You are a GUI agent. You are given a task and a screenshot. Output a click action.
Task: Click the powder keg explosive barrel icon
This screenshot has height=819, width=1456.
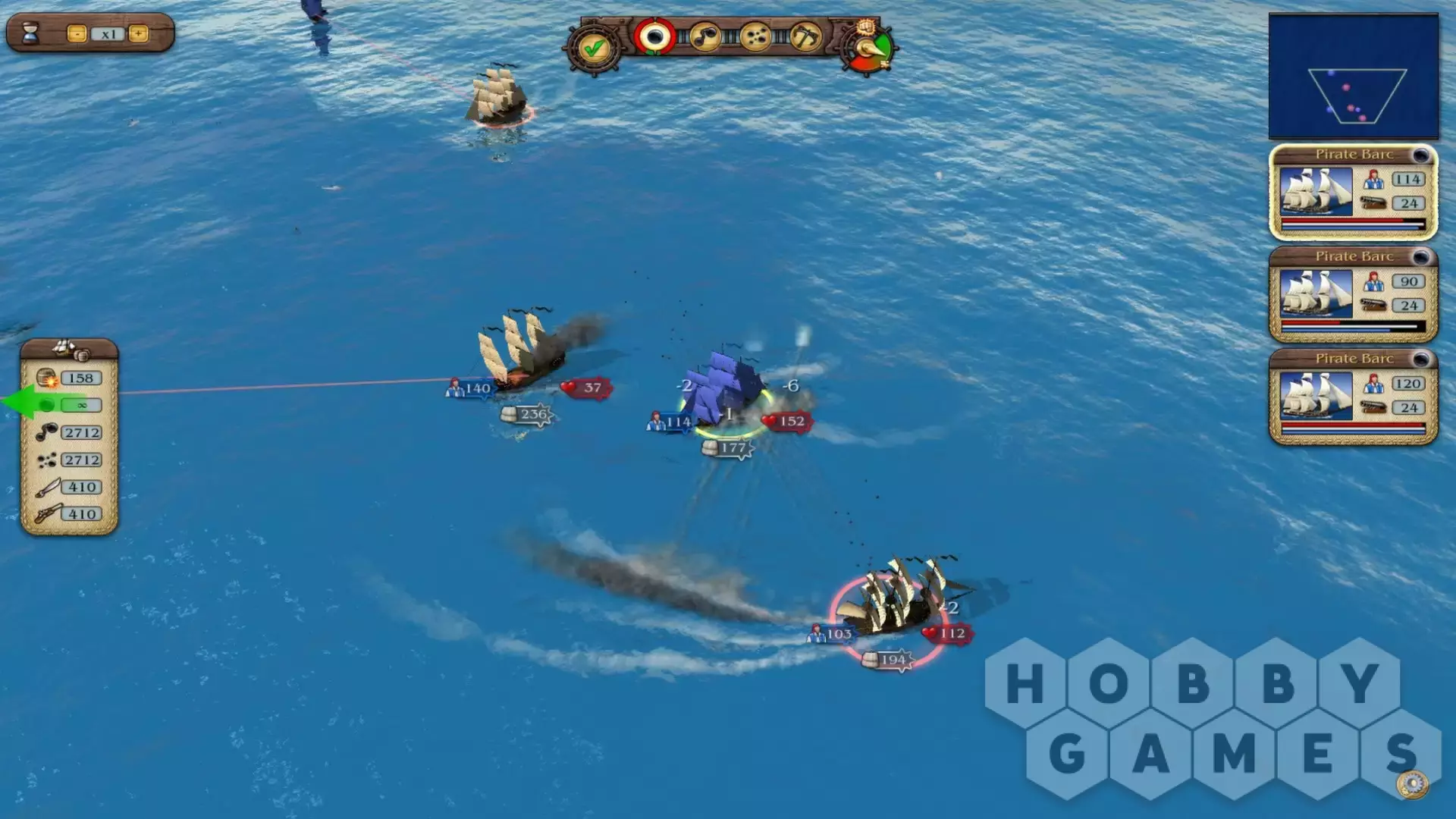[47, 378]
